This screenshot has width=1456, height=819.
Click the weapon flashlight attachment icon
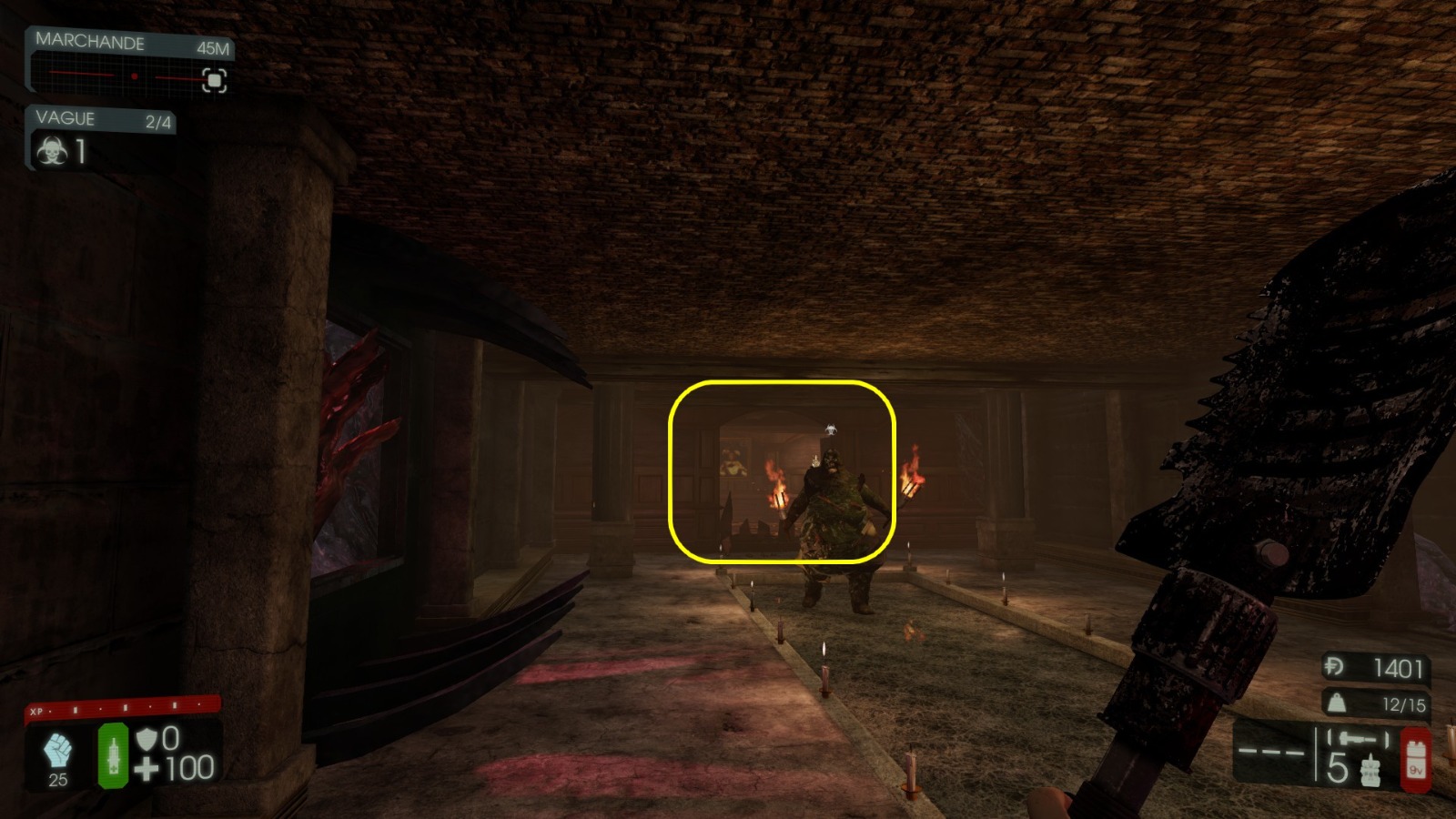pyautogui.click(x=1358, y=736)
